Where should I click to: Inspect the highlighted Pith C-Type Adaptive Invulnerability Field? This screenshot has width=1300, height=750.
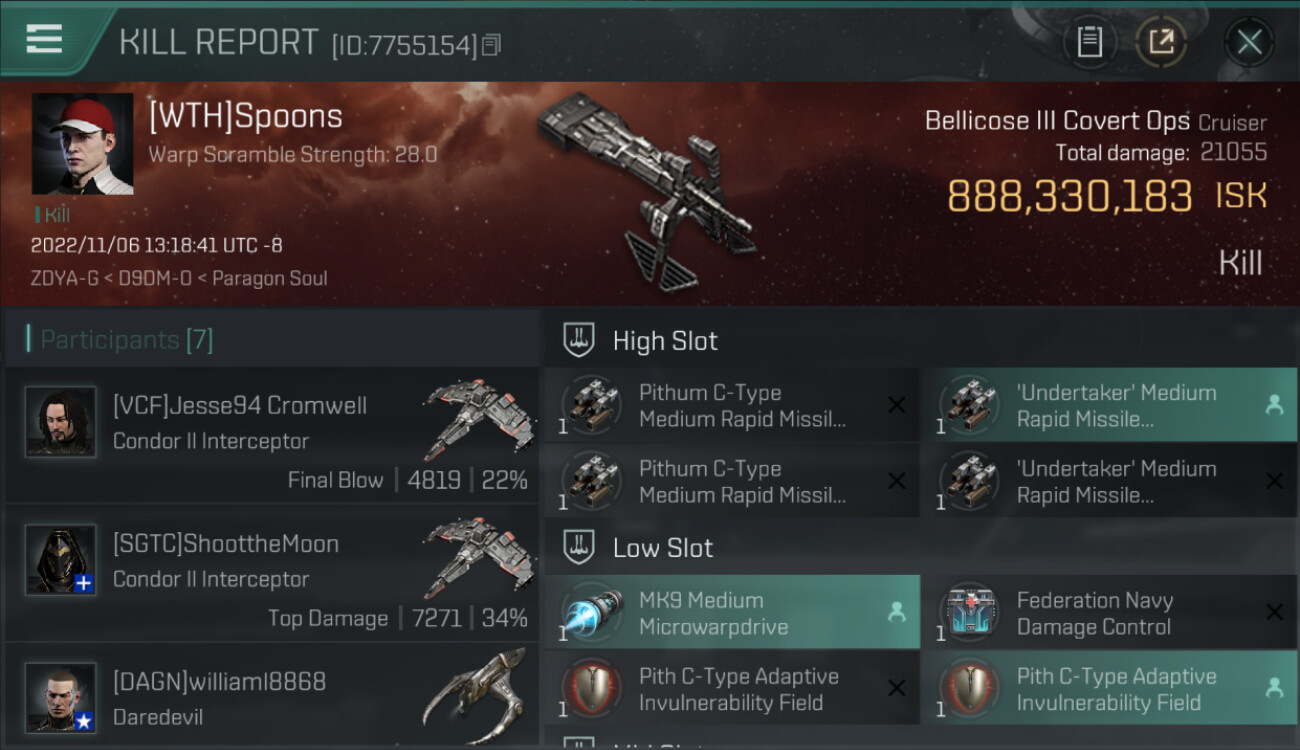pos(1109,689)
